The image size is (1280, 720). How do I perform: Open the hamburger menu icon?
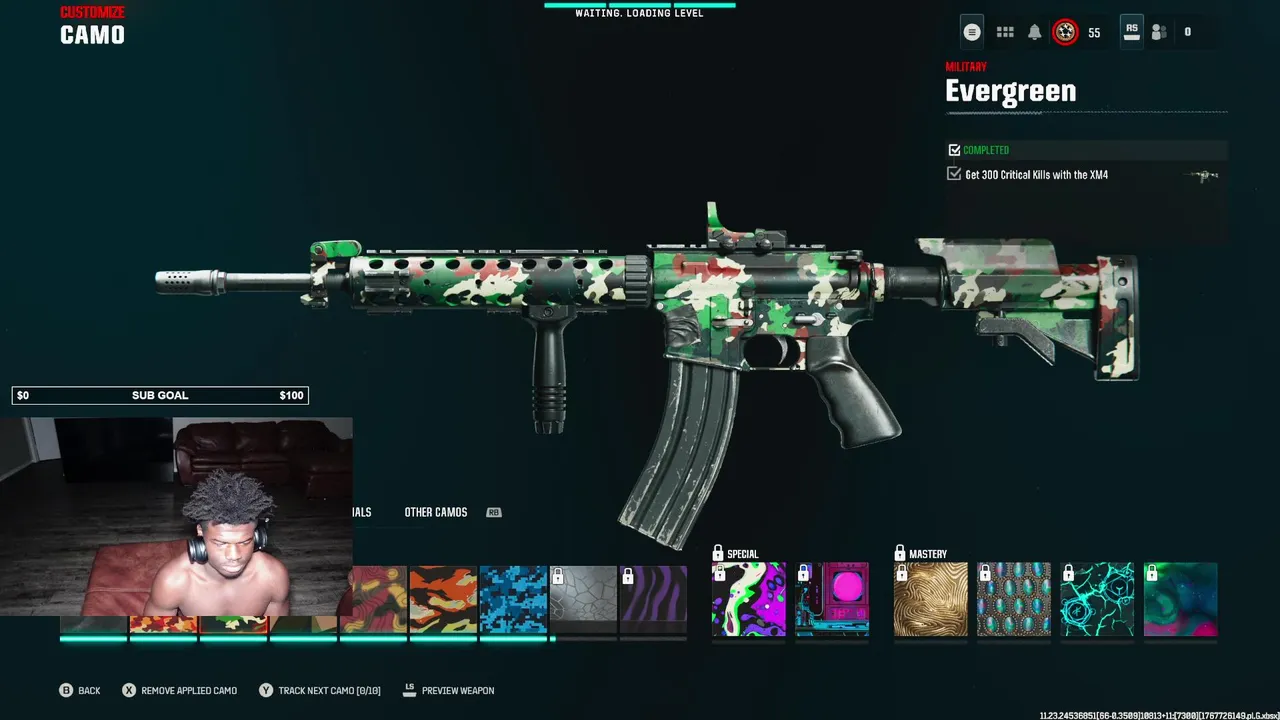(x=971, y=32)
